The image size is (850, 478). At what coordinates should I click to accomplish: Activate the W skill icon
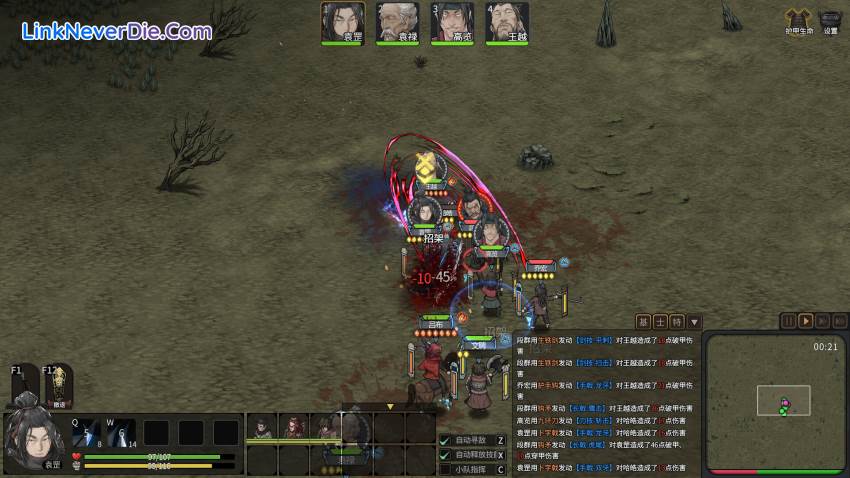tap(121, 431)
